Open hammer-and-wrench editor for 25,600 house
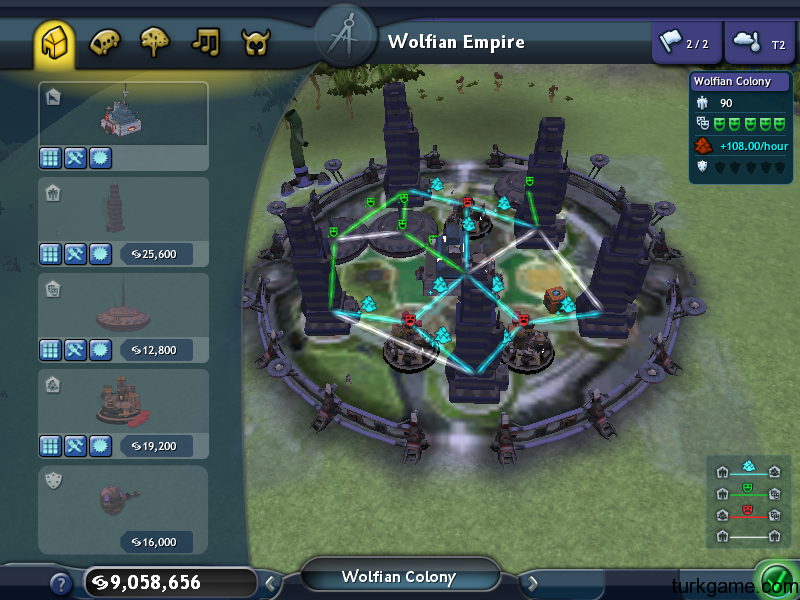This screenshot has height=600, width=800. click(76, 254)
